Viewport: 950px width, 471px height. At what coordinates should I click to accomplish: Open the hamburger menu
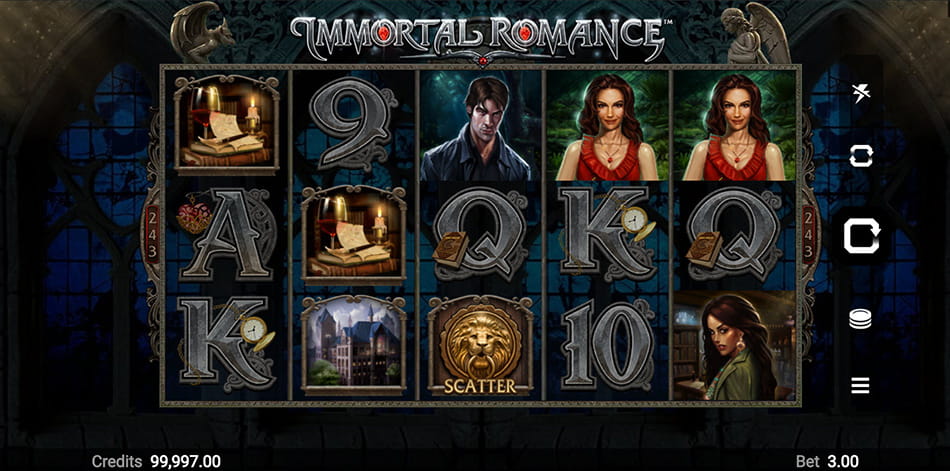click(x=860, y=385)
